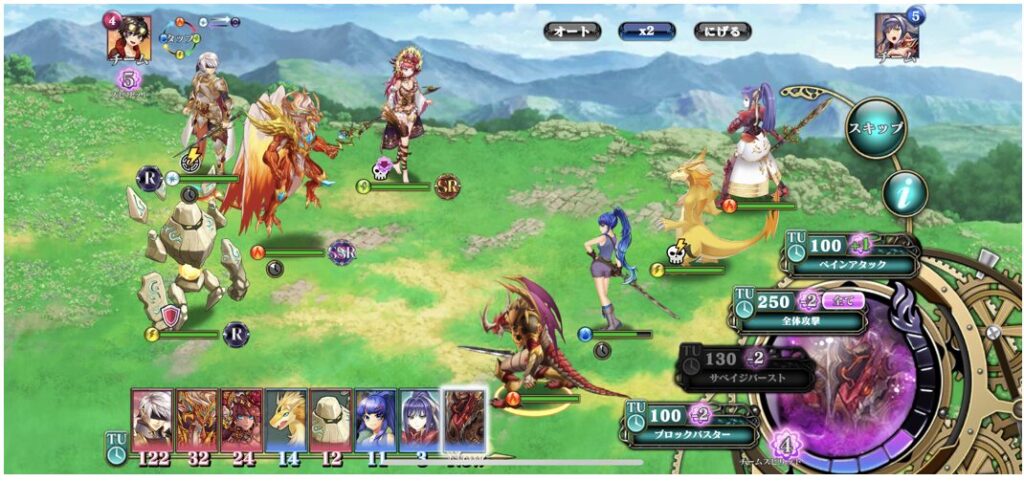Tap the スキップ skip button
This screenshot has height=481, width=1024.
(x=875, y=128)
